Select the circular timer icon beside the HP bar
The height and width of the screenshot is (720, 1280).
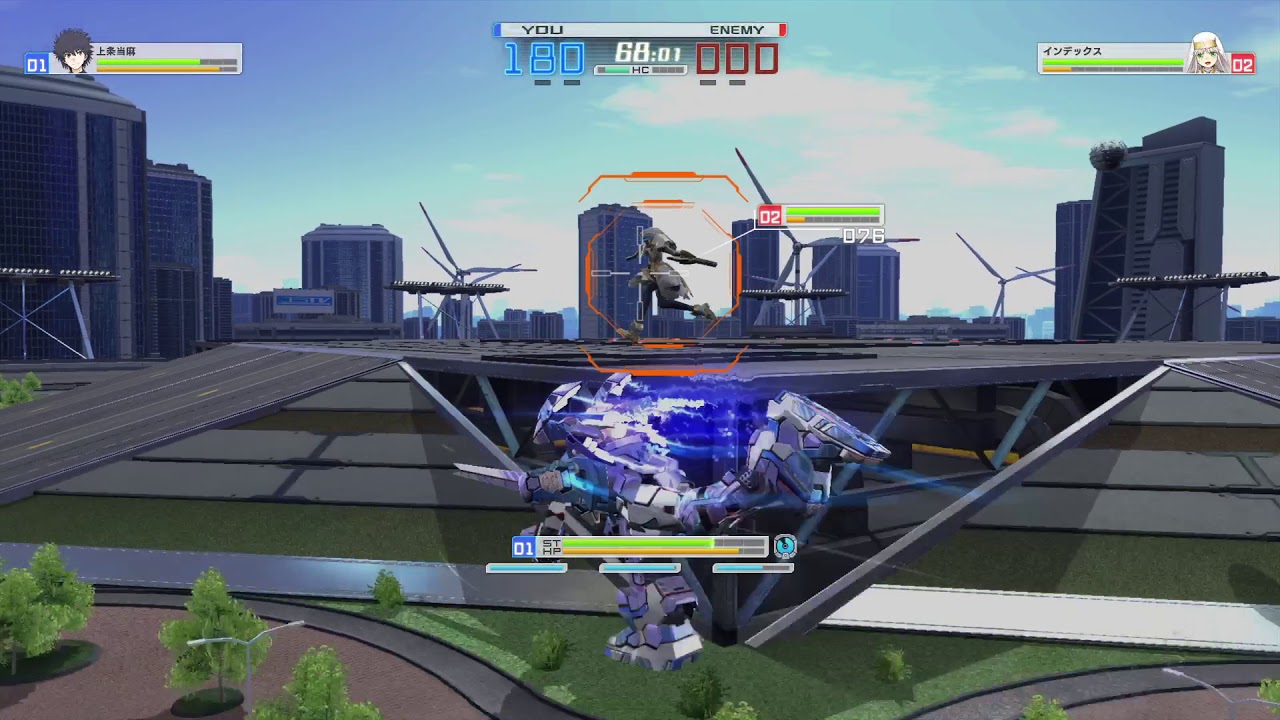point(786,547)
